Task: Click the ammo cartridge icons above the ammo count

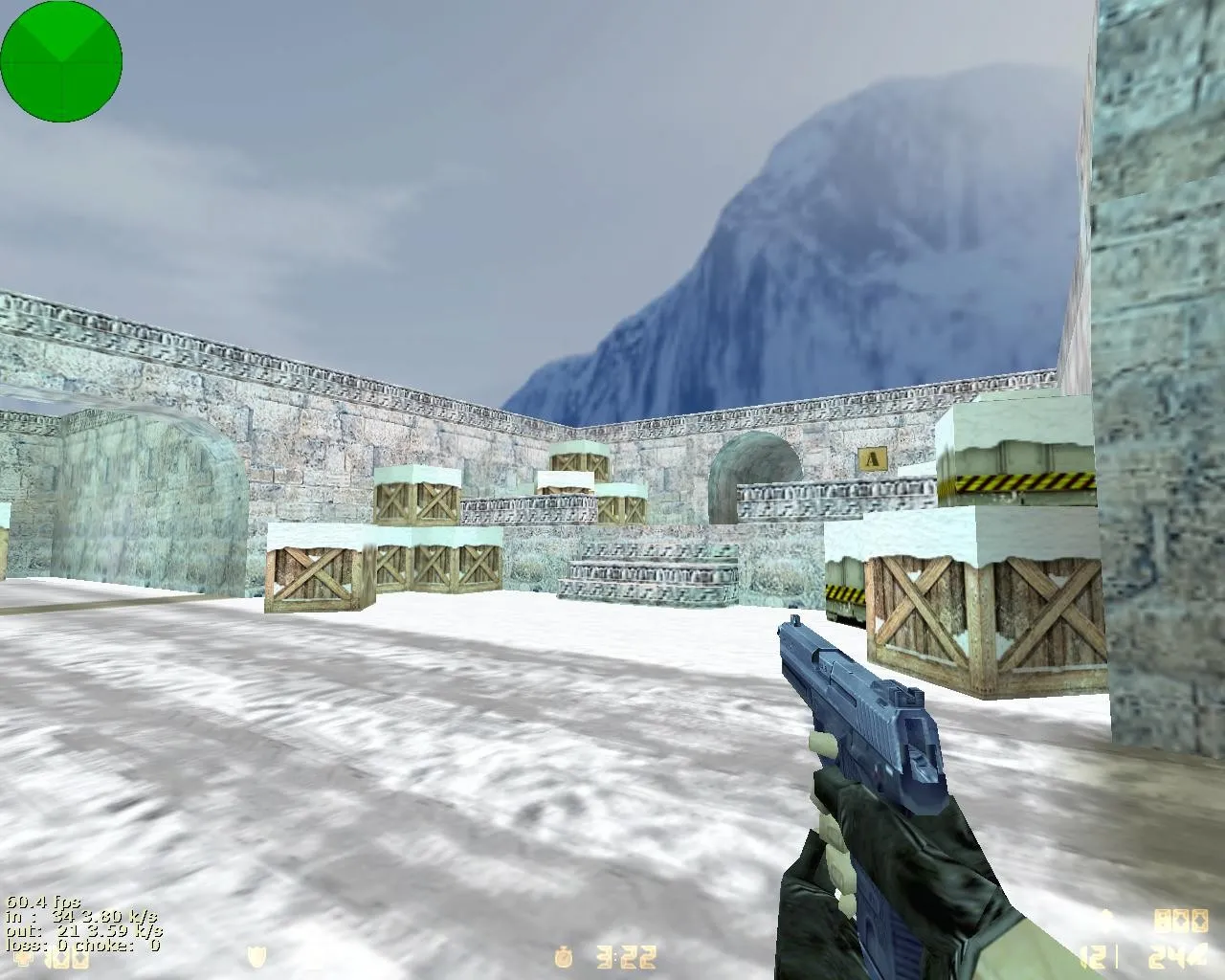Action: pos(1184,921)
